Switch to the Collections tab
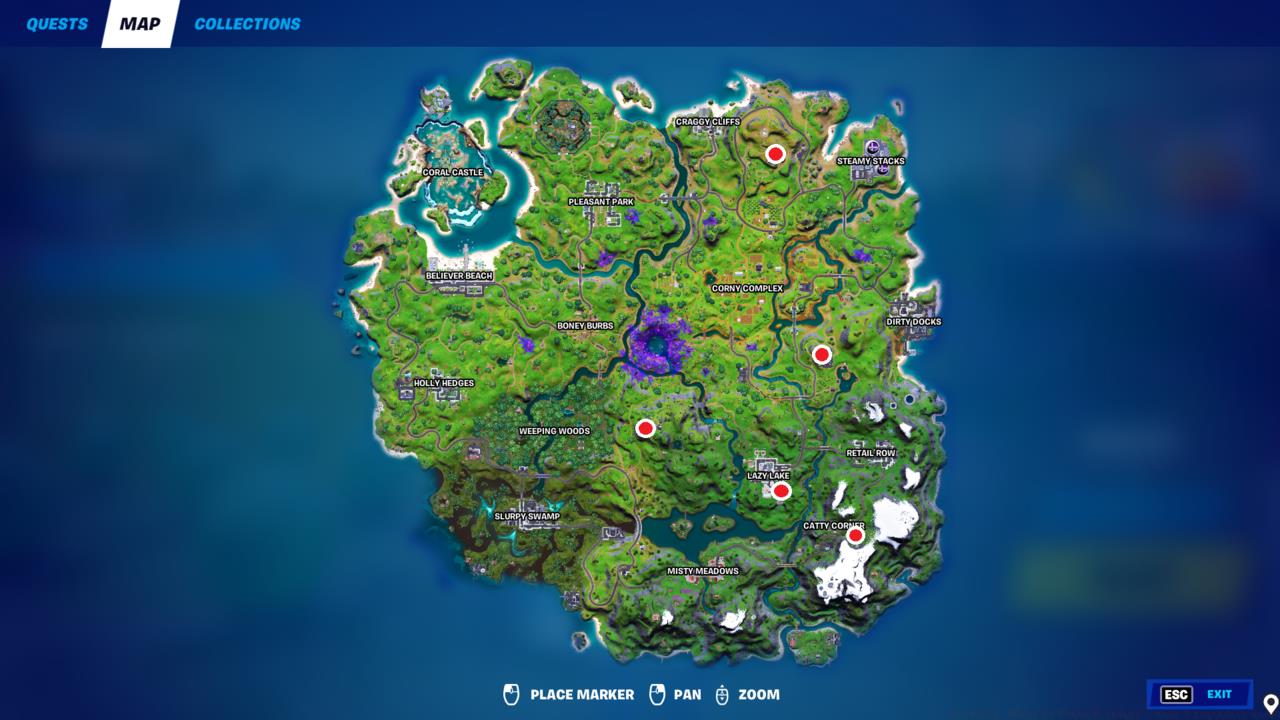This screenshot has width=1280, height=720. click(246, 23)
